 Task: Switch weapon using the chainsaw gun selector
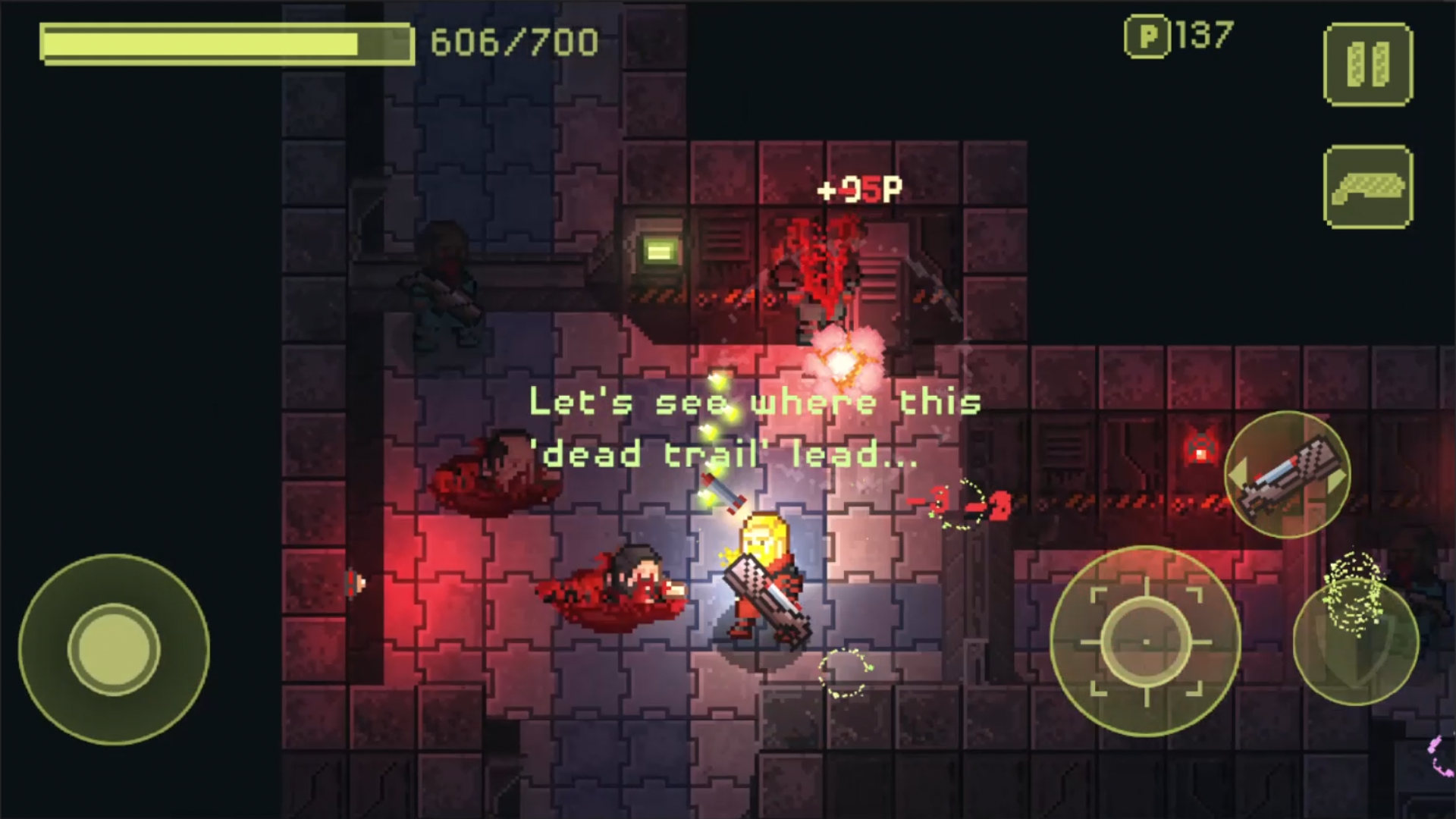click(x=1287, y=475)
